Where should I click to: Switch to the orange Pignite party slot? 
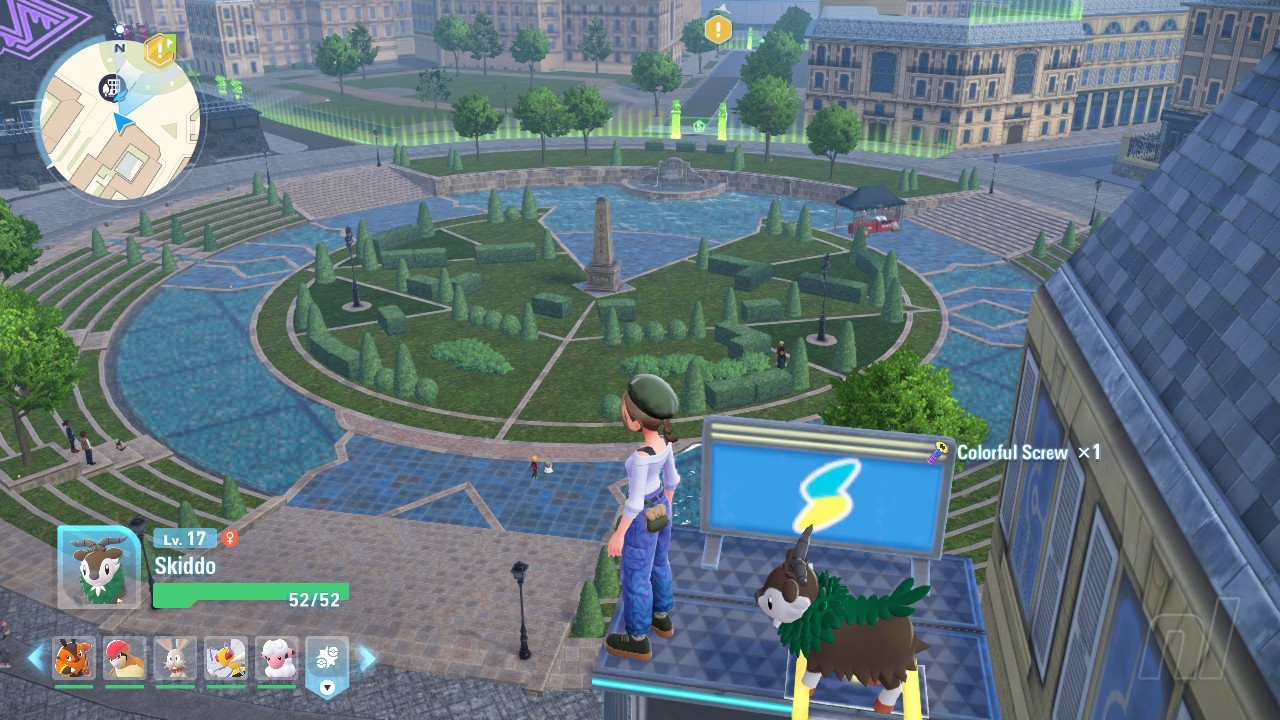[x=74, y=658]
